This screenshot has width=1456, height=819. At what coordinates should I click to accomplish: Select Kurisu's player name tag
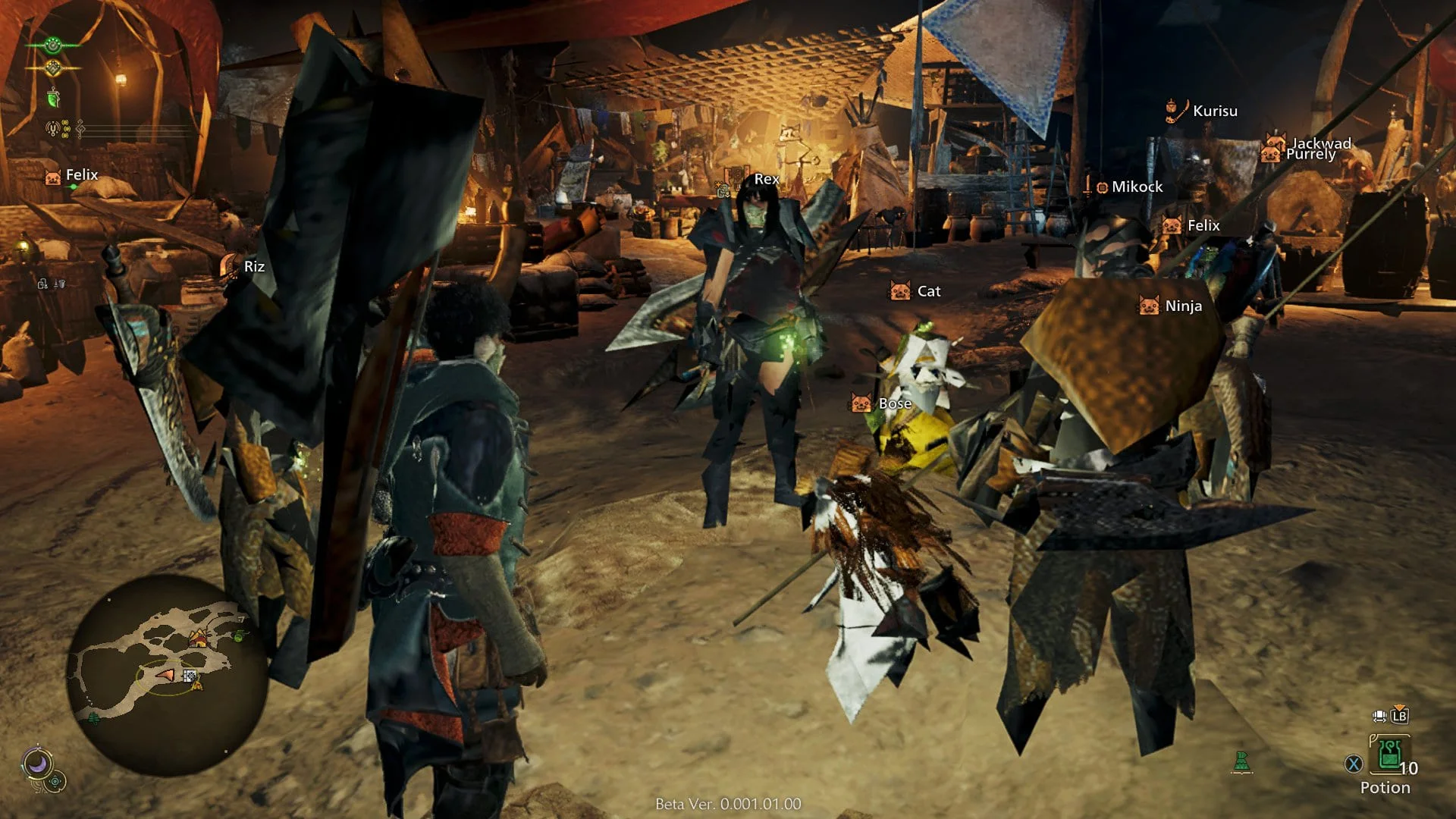click(x=1214, y=111)
